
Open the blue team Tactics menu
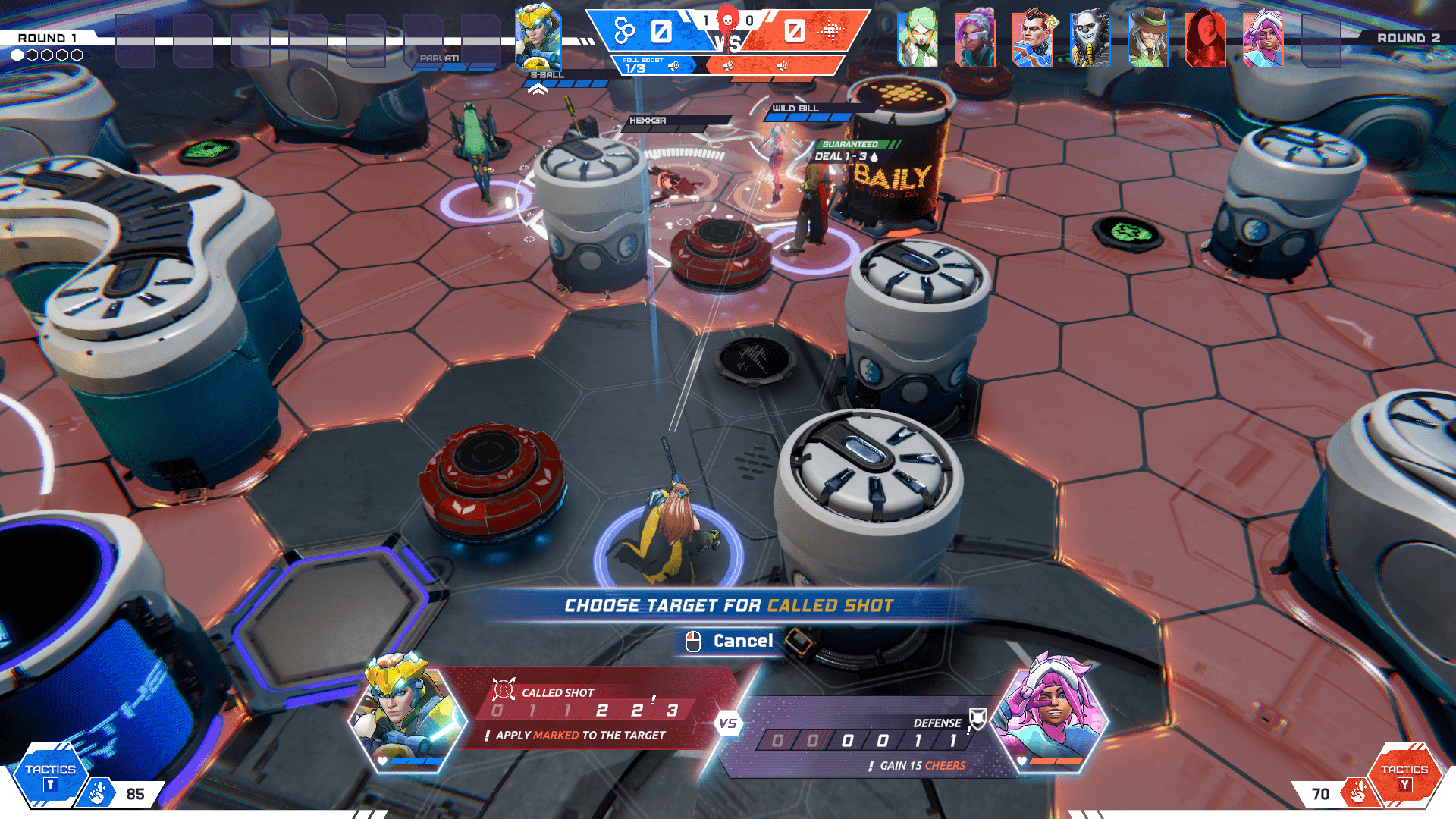pyautogui.click(x=50, y=777)
